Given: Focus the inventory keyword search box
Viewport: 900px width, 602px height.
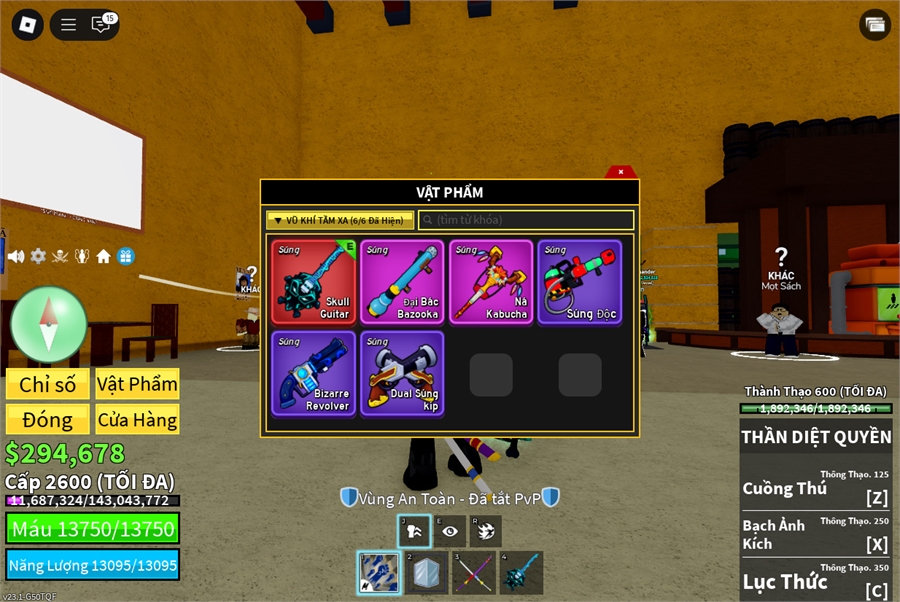Looking at the screenshot, I should tap(526, 220).
